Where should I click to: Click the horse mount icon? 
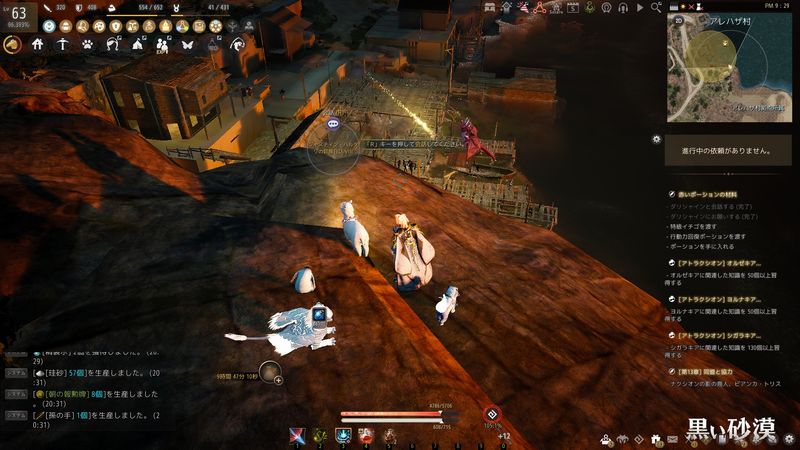tap(13, 44)
